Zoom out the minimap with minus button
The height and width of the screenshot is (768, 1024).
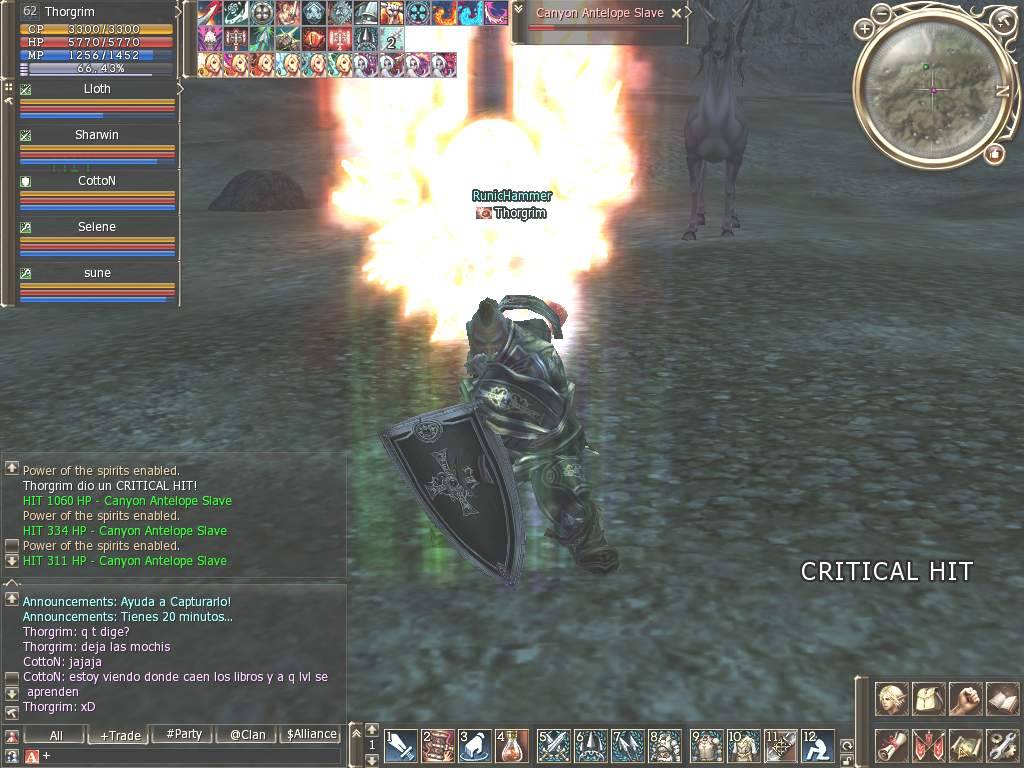(880, 14)
